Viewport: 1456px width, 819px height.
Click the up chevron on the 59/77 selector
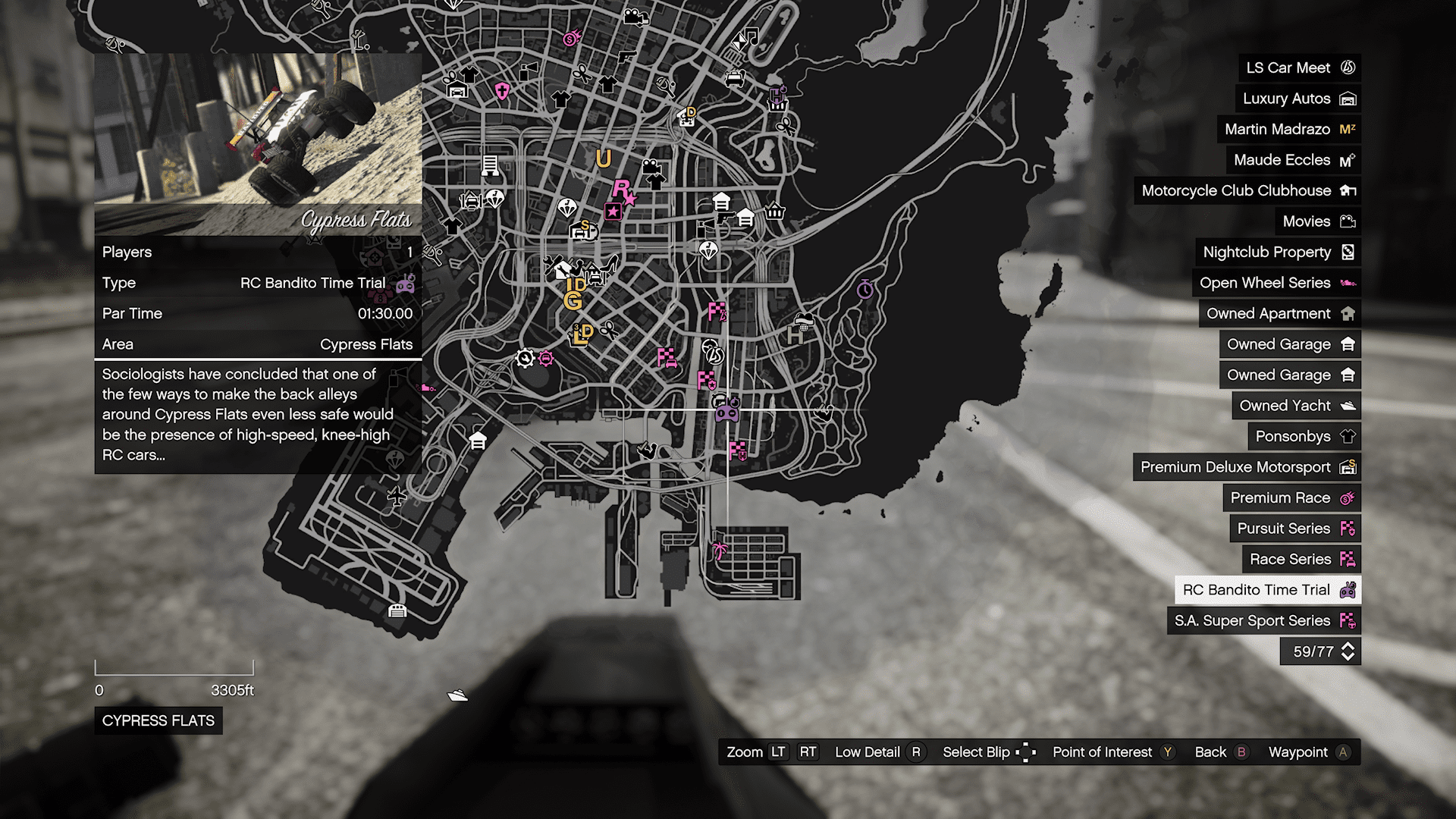pos(1348,645)
